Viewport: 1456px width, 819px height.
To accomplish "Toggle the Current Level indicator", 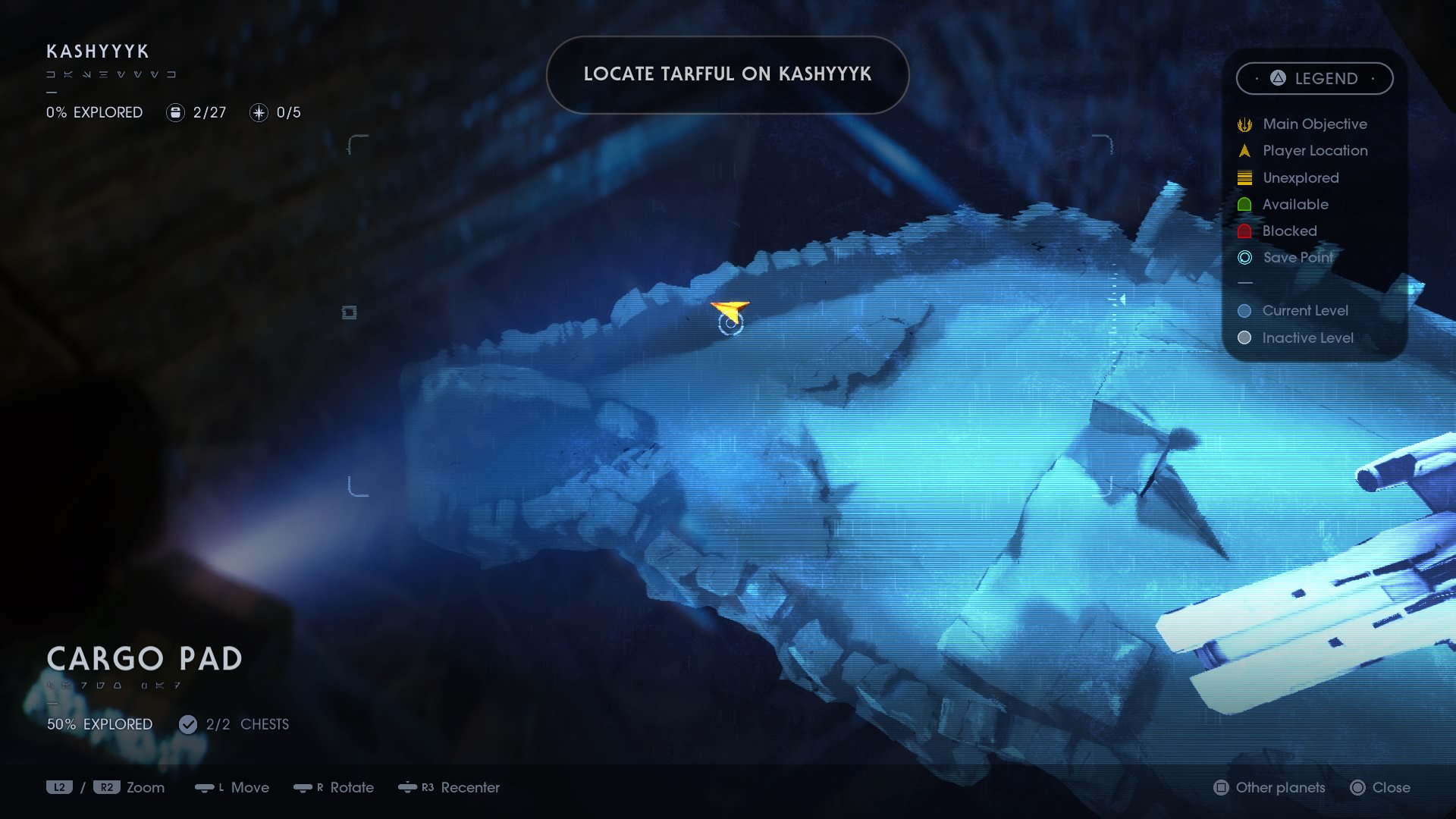I will [1244, 310].
